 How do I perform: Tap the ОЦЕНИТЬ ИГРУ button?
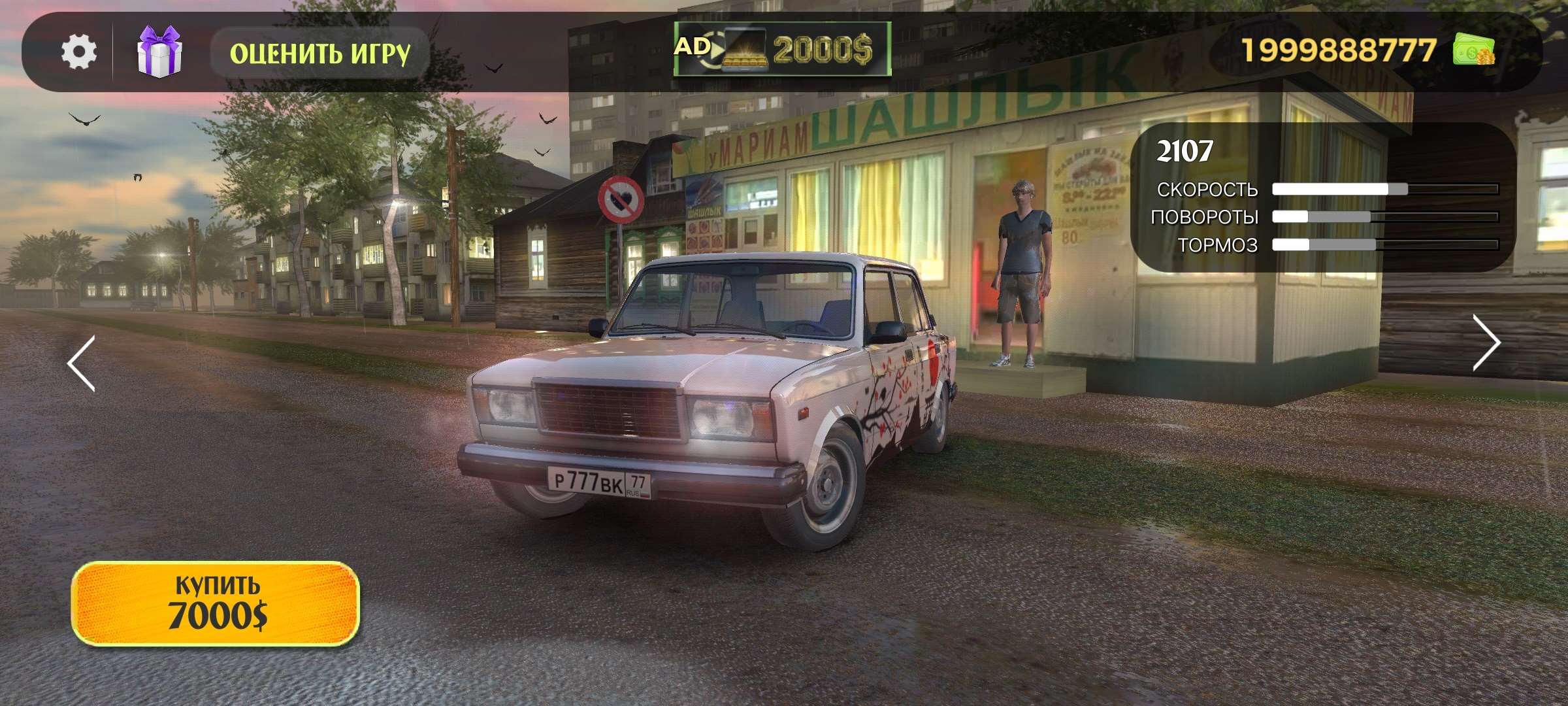pyautogui.click(x=319, y=53)
